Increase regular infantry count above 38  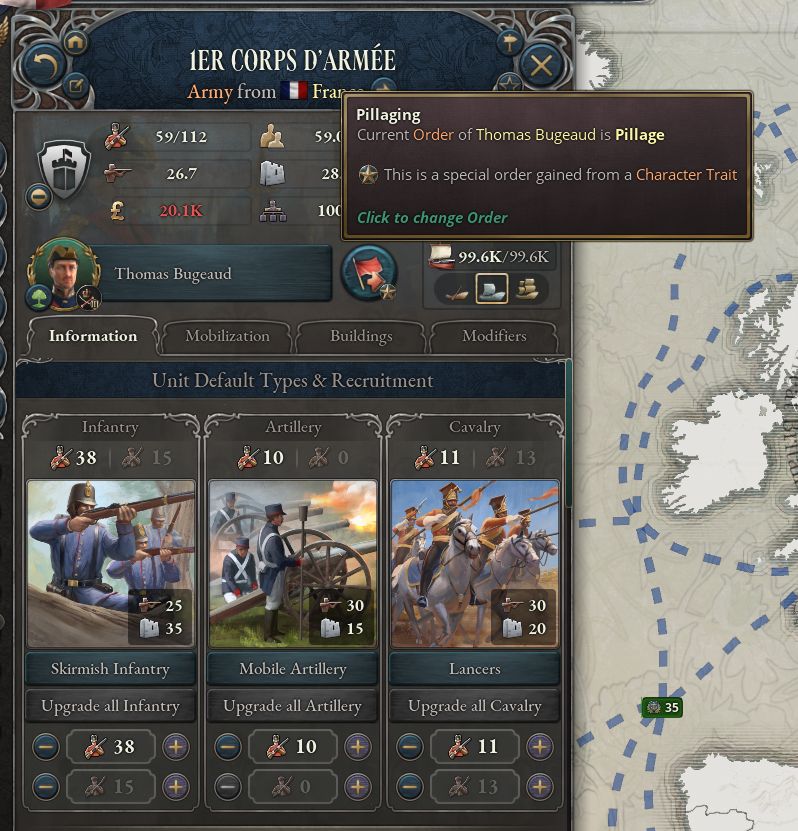pos(176,747)
